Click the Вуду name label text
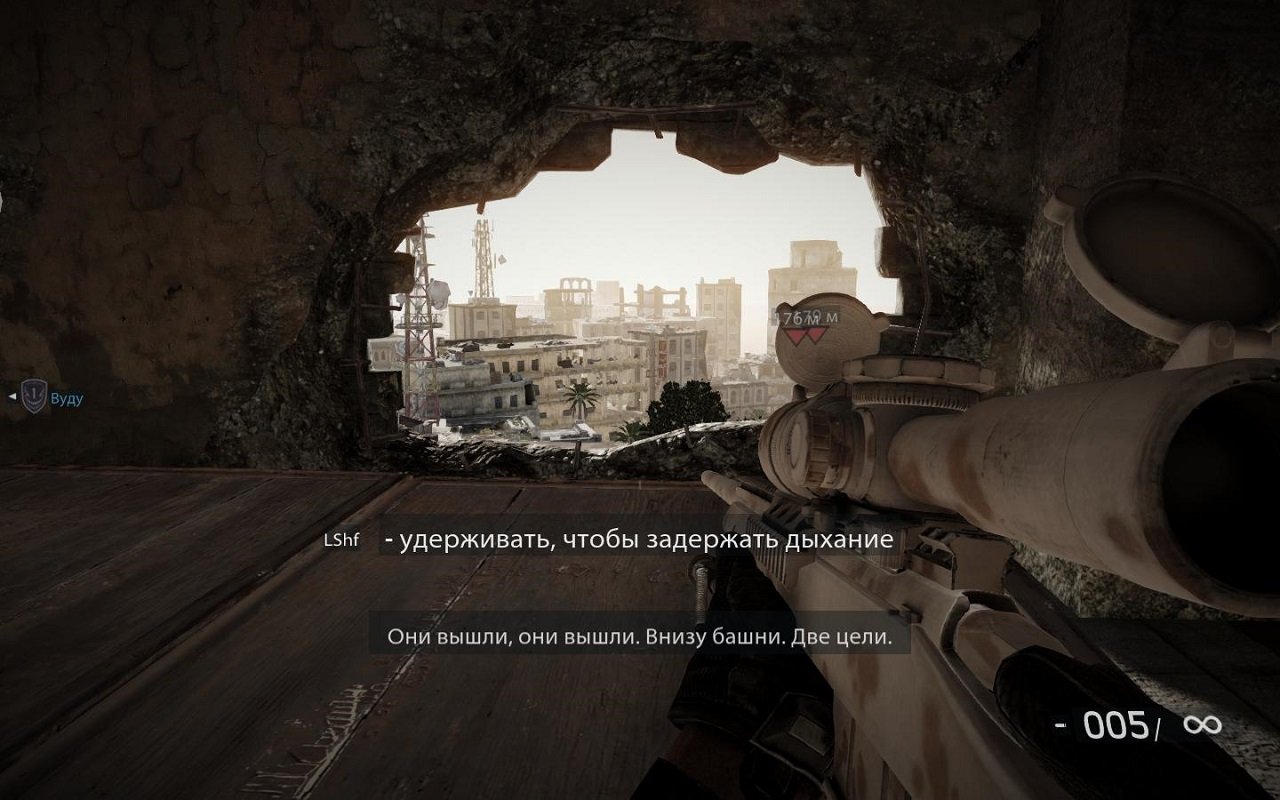 (x=67, y=397)
